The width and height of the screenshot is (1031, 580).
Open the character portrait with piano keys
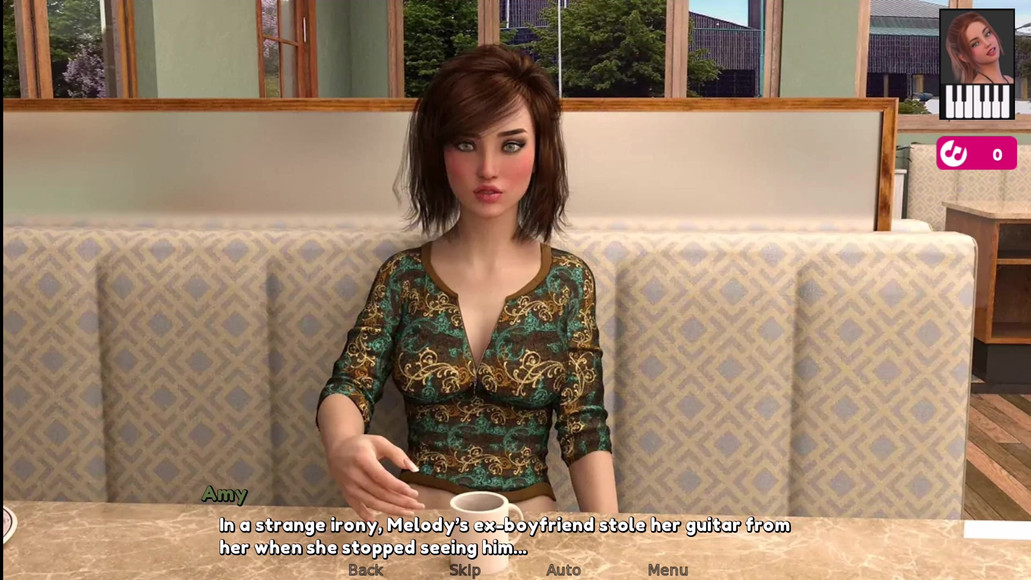977,65
